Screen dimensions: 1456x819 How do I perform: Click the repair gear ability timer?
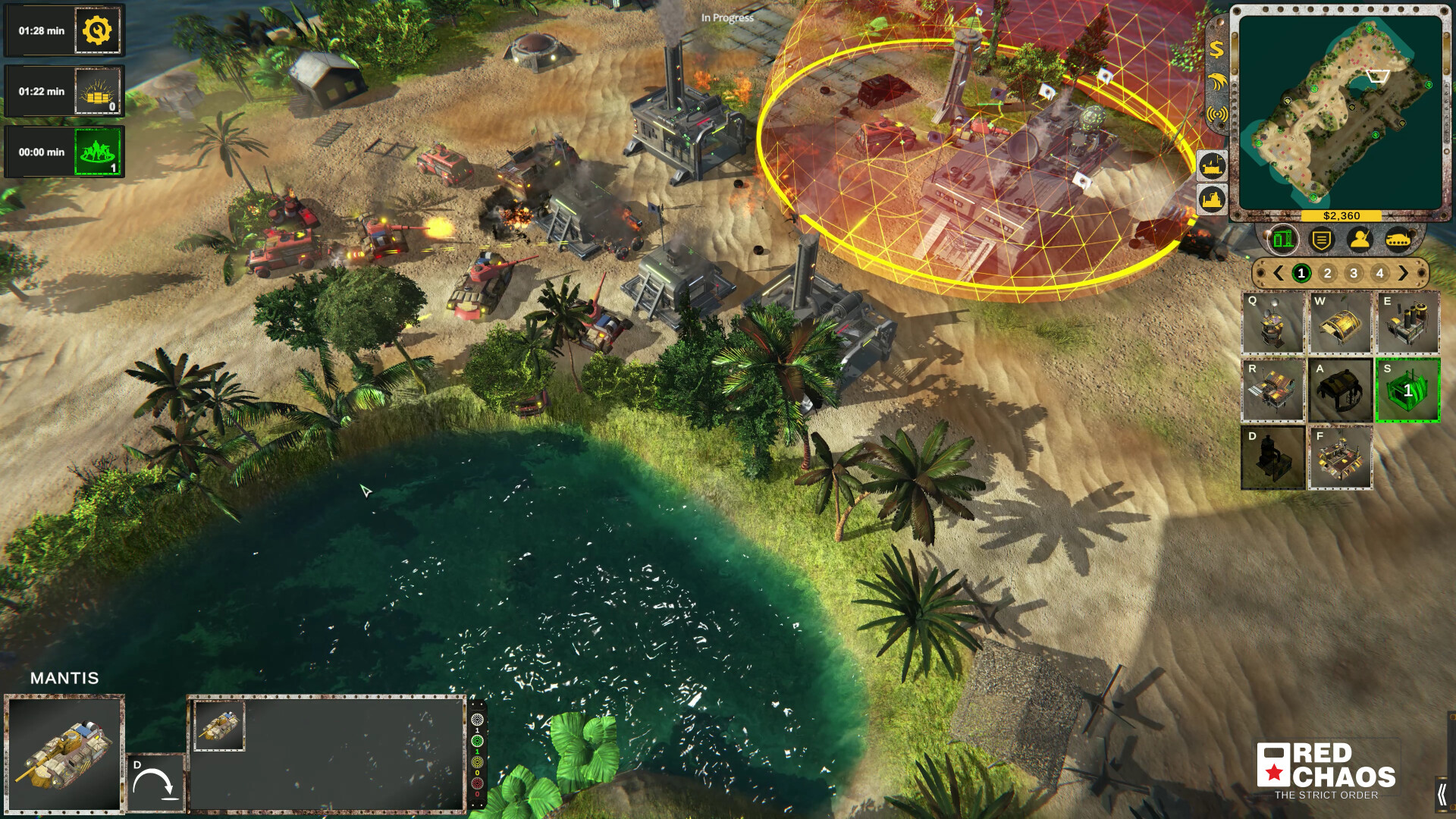coord(96,31)
